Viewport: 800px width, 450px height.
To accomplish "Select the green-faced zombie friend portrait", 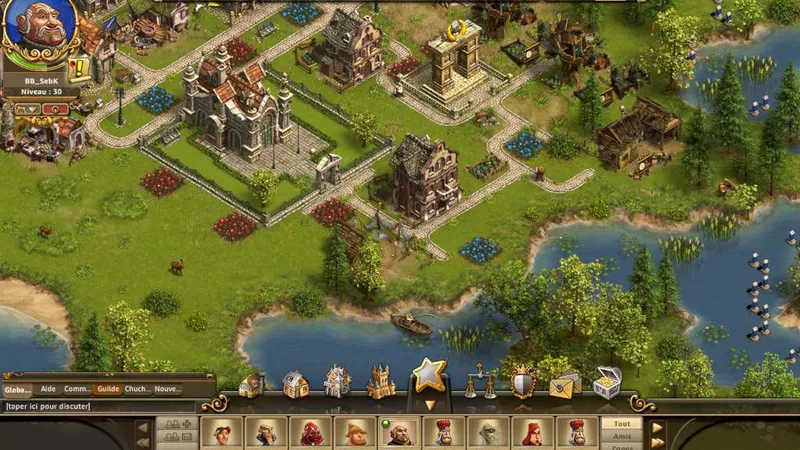I will click(487, 433).
